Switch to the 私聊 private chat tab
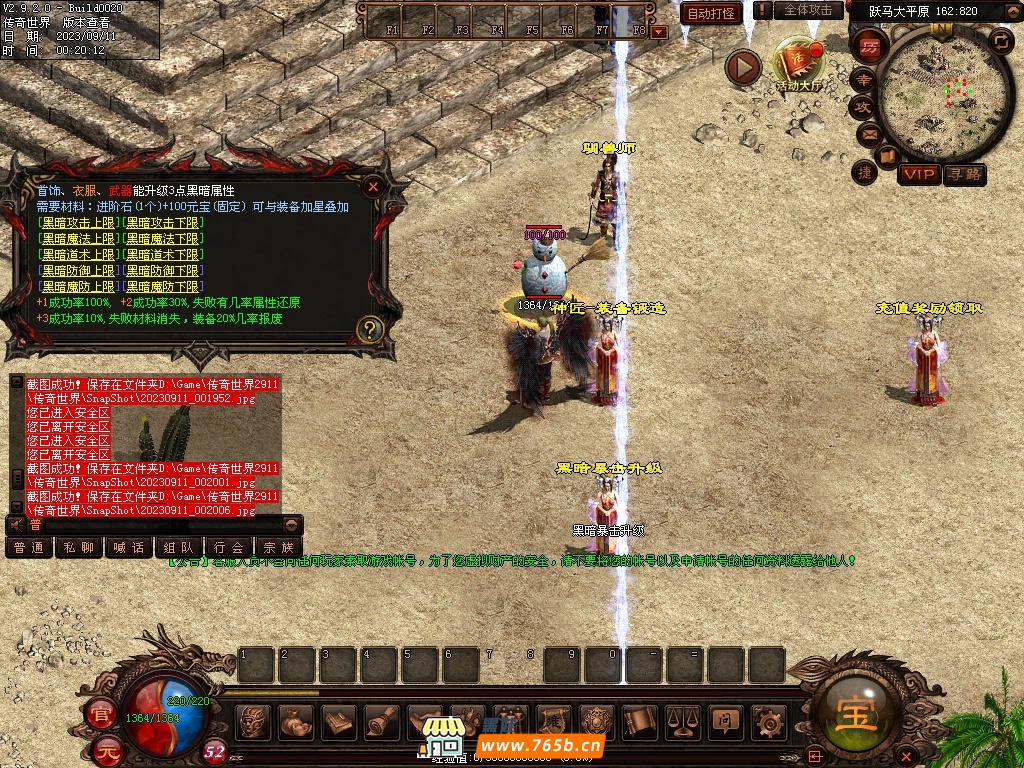The image size is (1024, 768). tap(79, 547)
